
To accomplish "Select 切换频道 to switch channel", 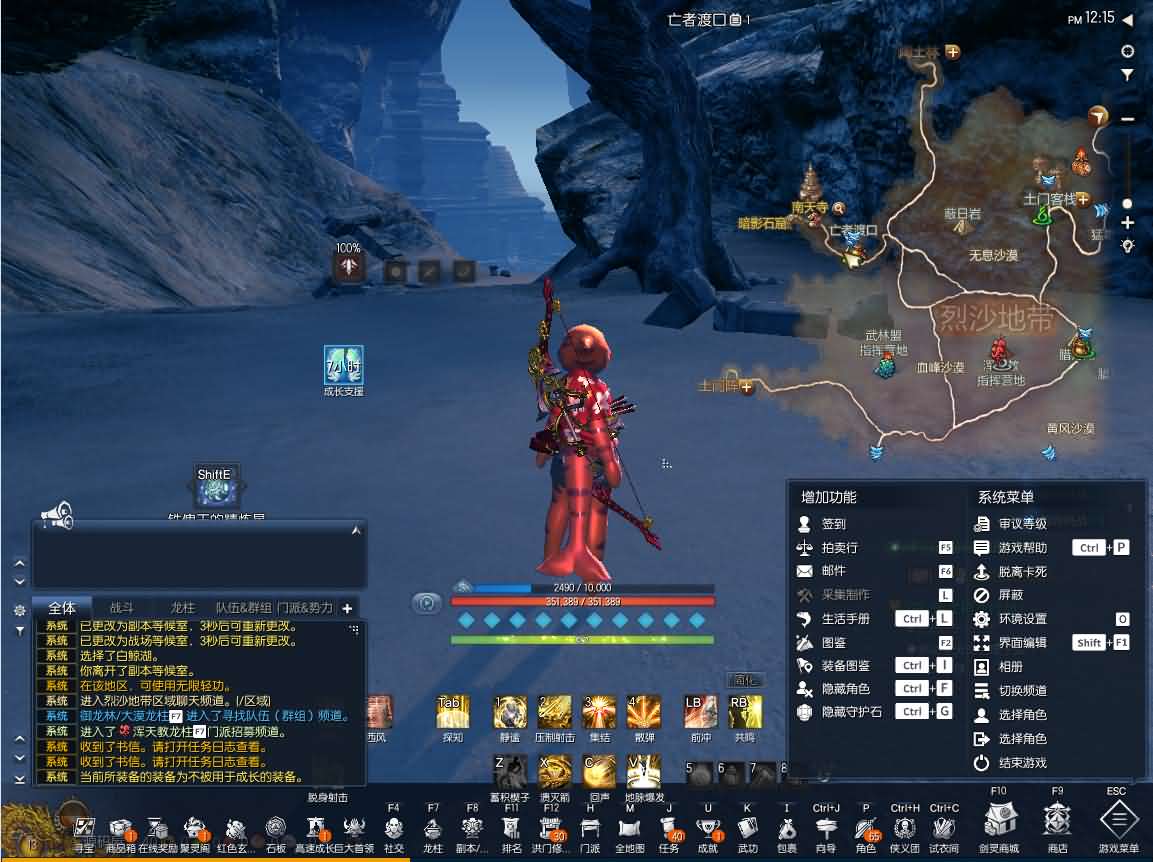I will tap(1022, 691).
